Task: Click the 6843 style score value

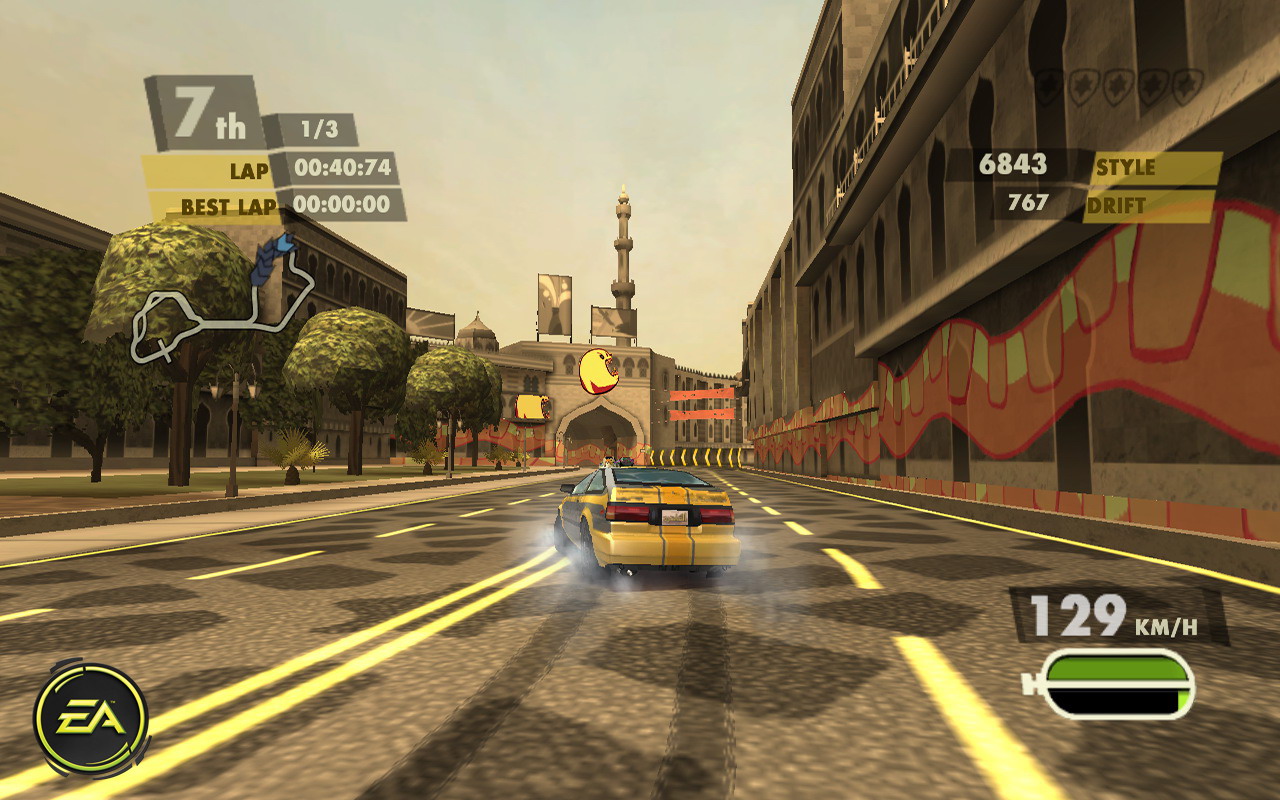Action: [1013, 162]
